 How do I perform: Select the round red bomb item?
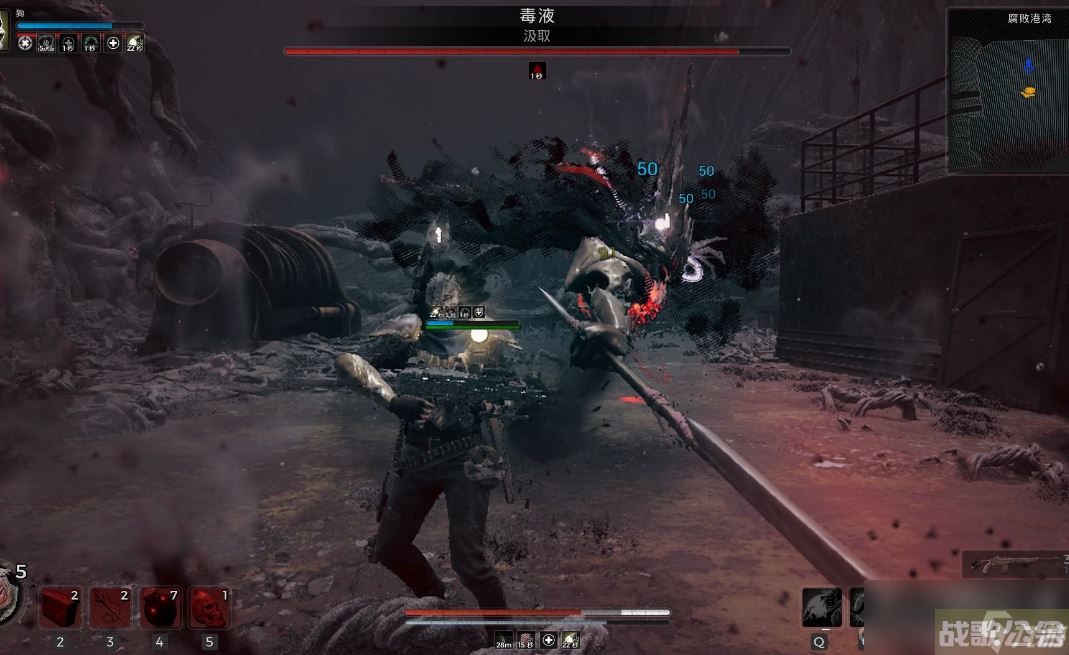(x=160, y=607)
